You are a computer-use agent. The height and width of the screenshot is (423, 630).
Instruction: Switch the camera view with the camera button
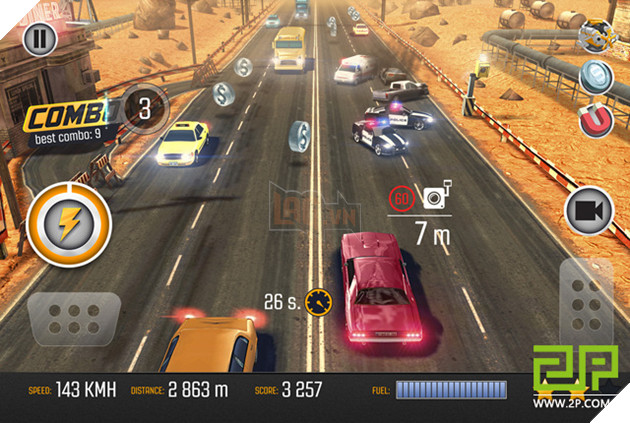coord(590,211)
